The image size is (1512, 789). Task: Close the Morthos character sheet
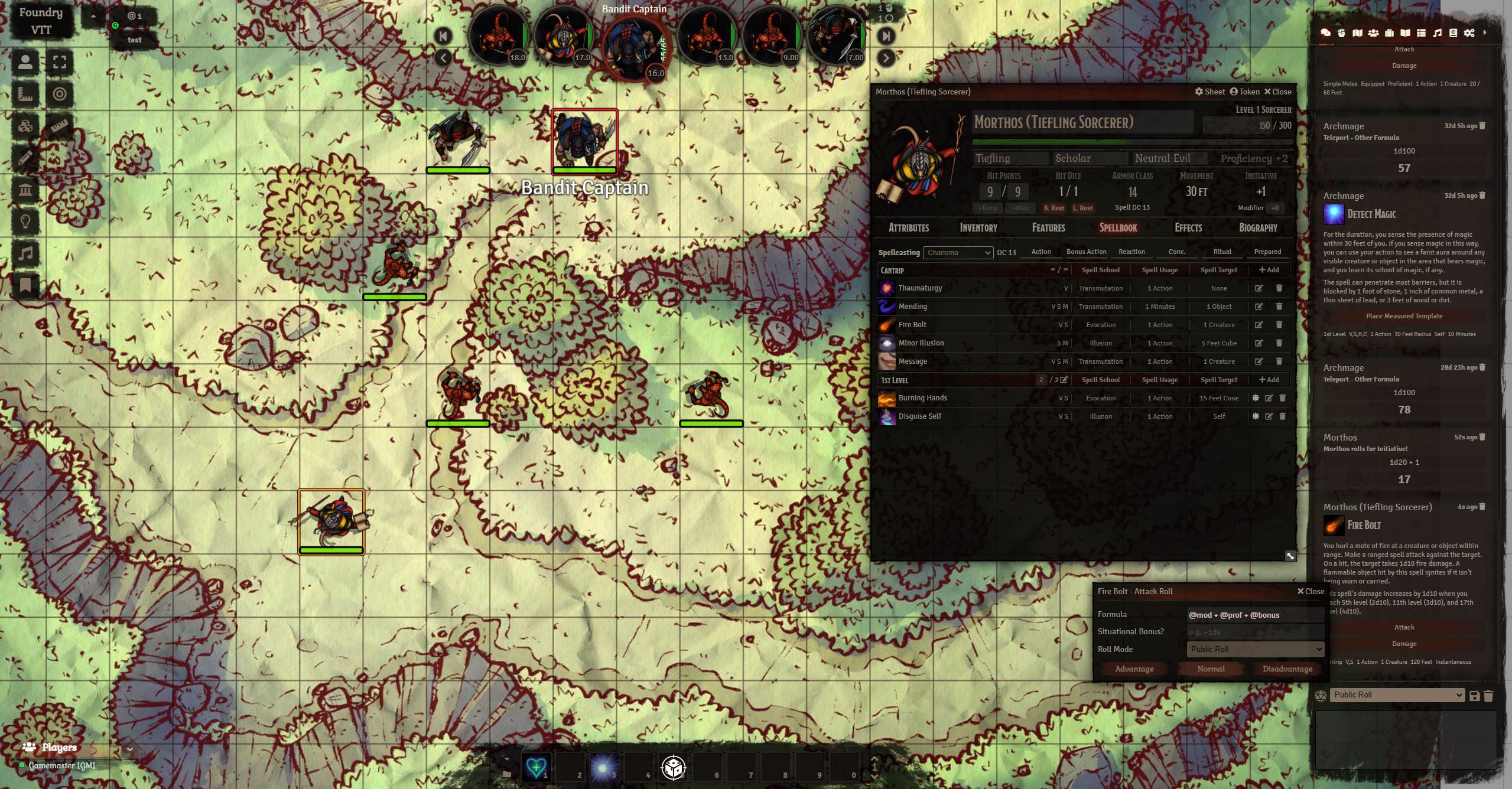[1277, 92]
